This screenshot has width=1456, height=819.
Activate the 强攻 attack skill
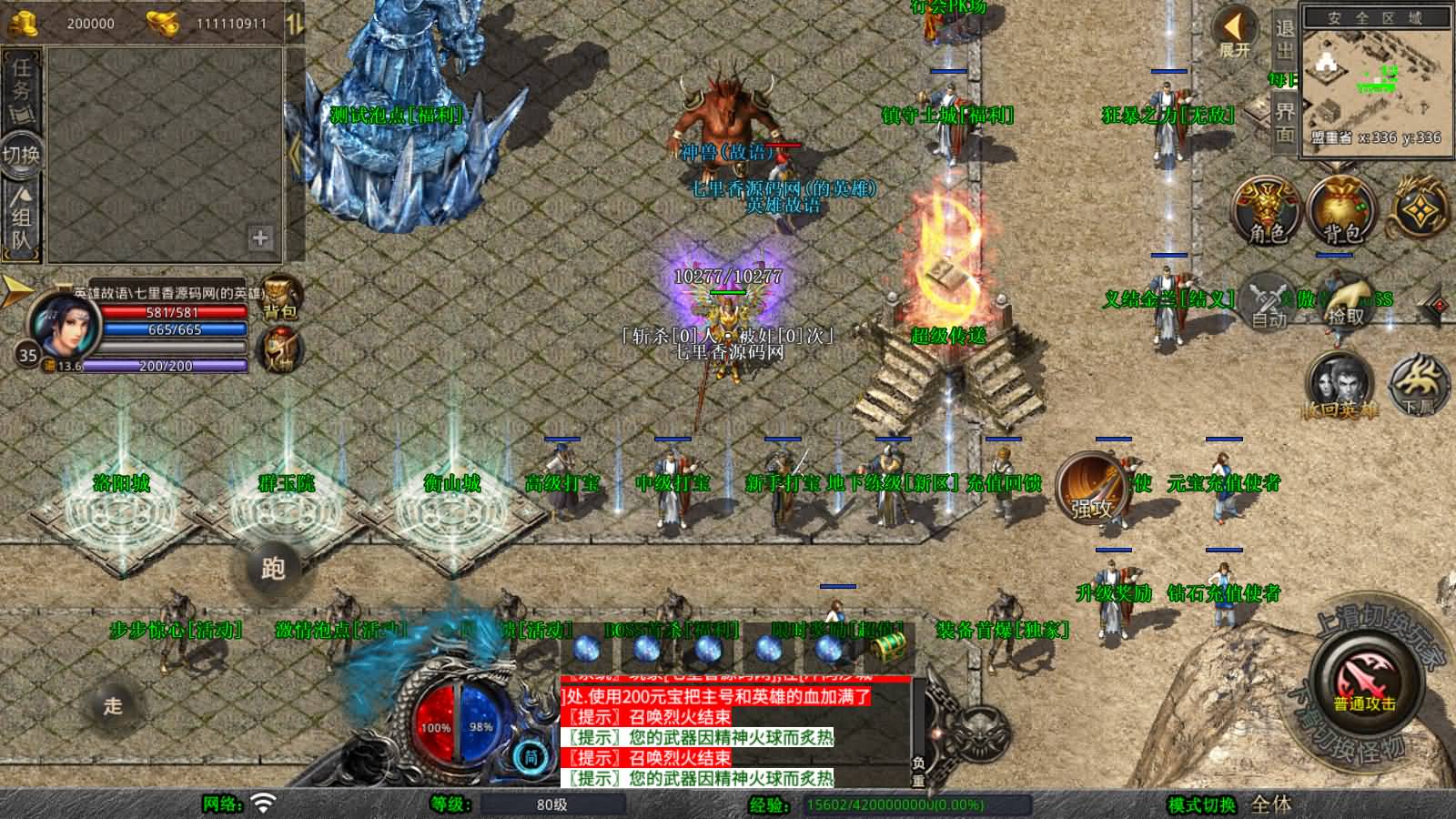(1092, 489)
